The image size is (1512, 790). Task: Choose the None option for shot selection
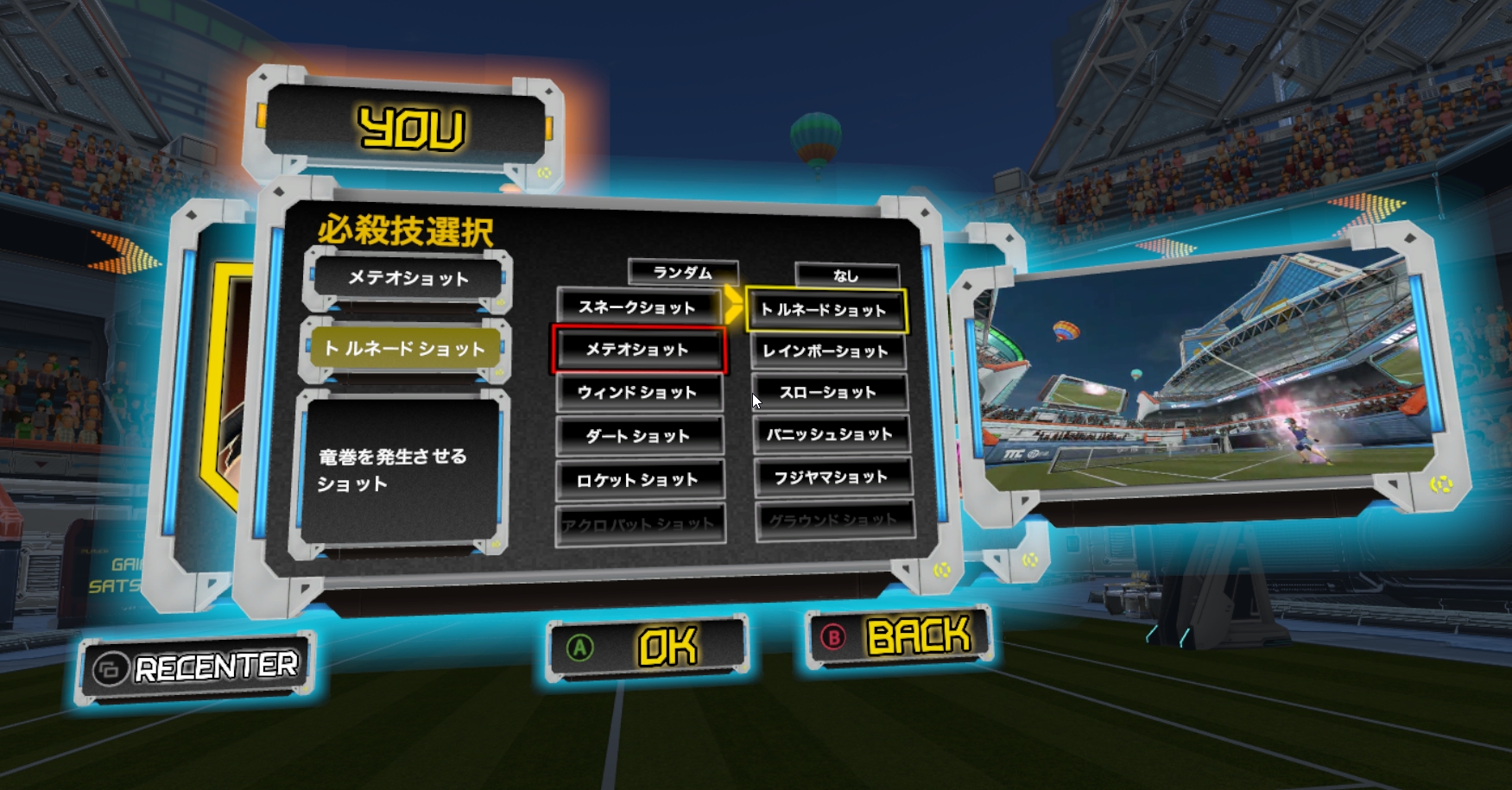pyautogui.click(x=847, y=275)
